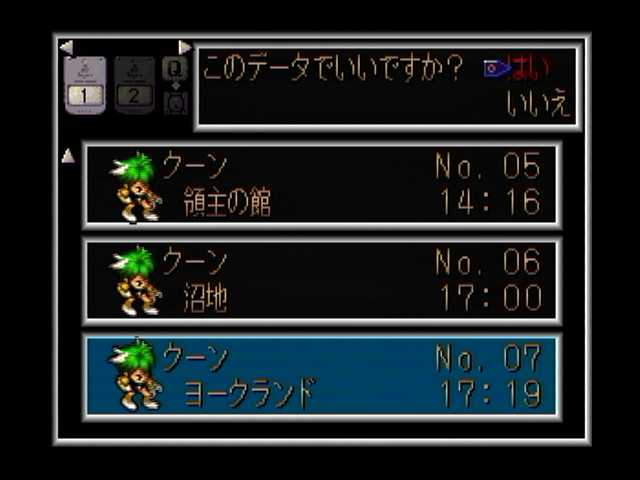Pick save file No. 05 at 領主の館
The height and width of the screenshot is (480, 640).
322,185
